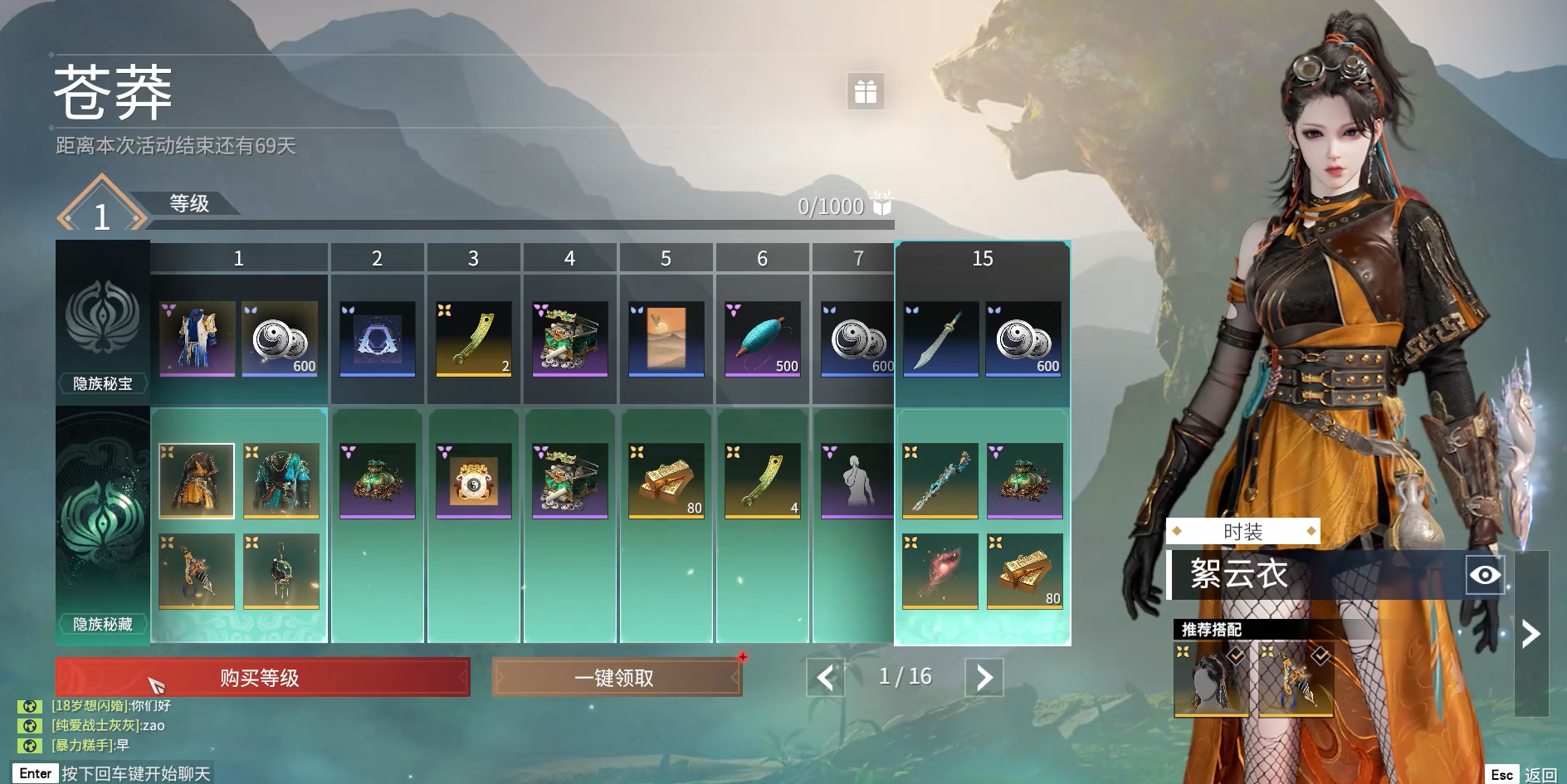Toggle the eye preview for 絮云衣
1567x784 pixels.
[x=1484, y=575]
